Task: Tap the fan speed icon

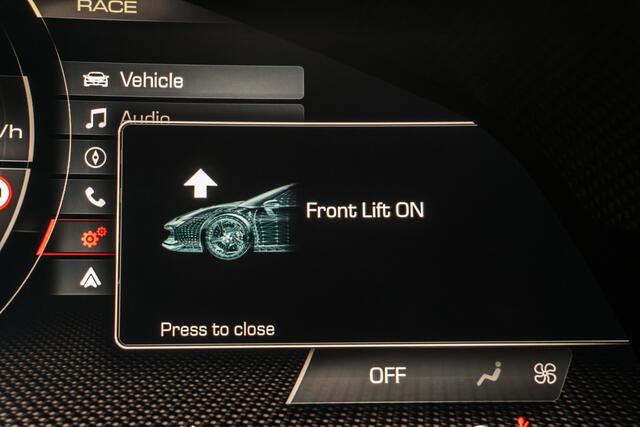Action: coord(546,374)
